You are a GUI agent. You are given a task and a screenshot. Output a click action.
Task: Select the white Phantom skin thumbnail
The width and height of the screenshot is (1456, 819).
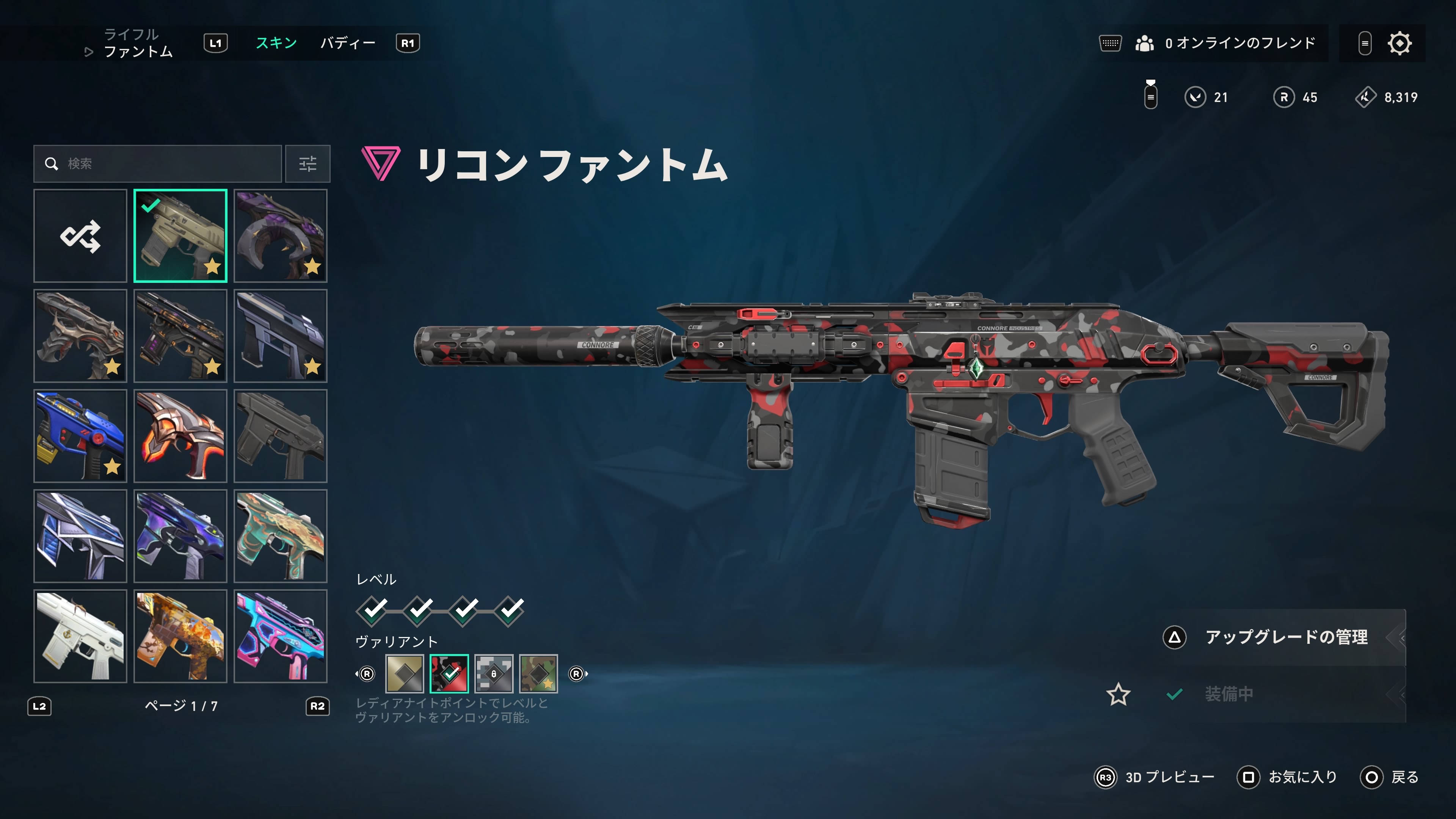pyautogui.click(x=80, y=636)
